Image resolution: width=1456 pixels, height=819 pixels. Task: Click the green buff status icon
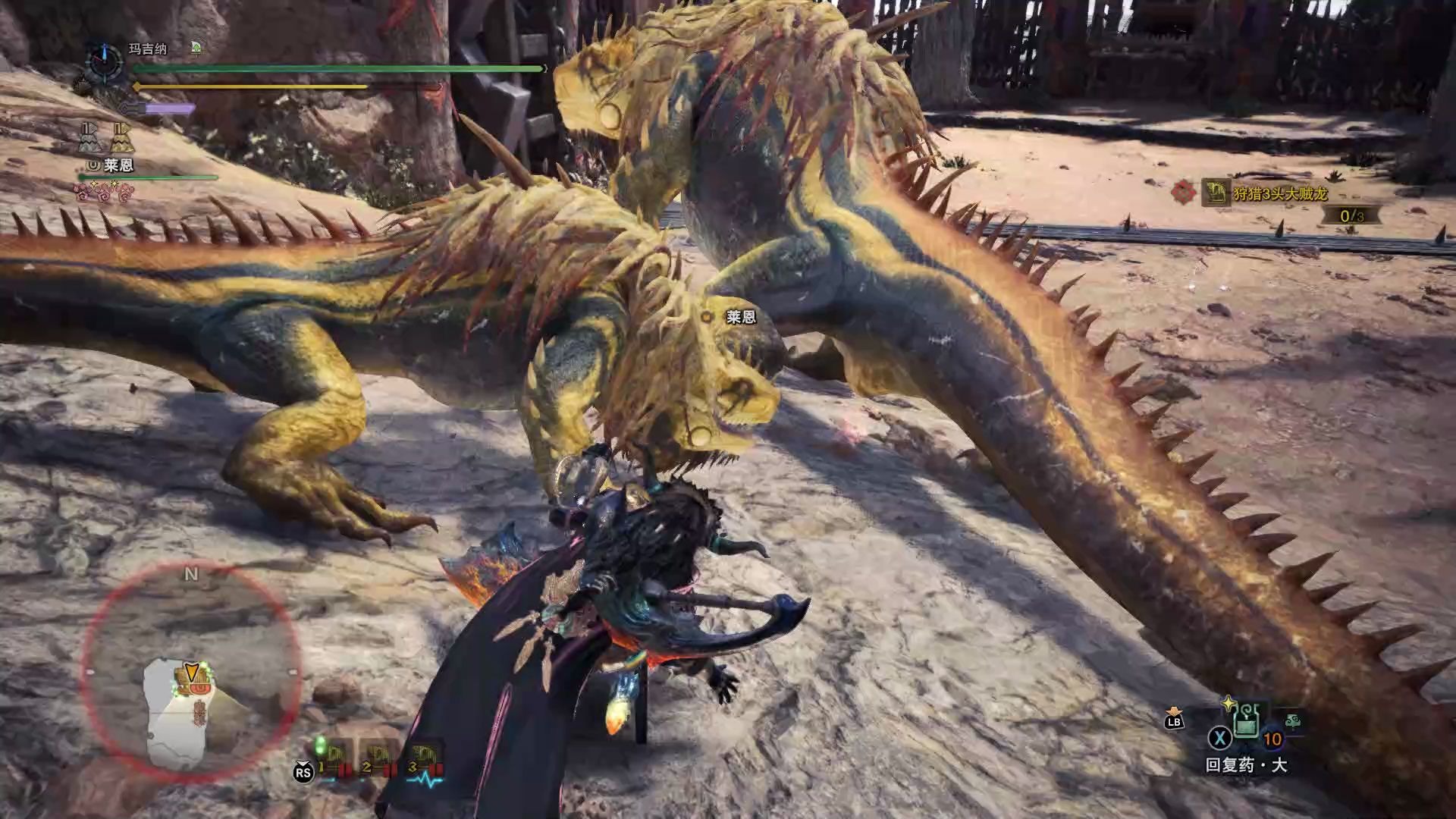196,49
